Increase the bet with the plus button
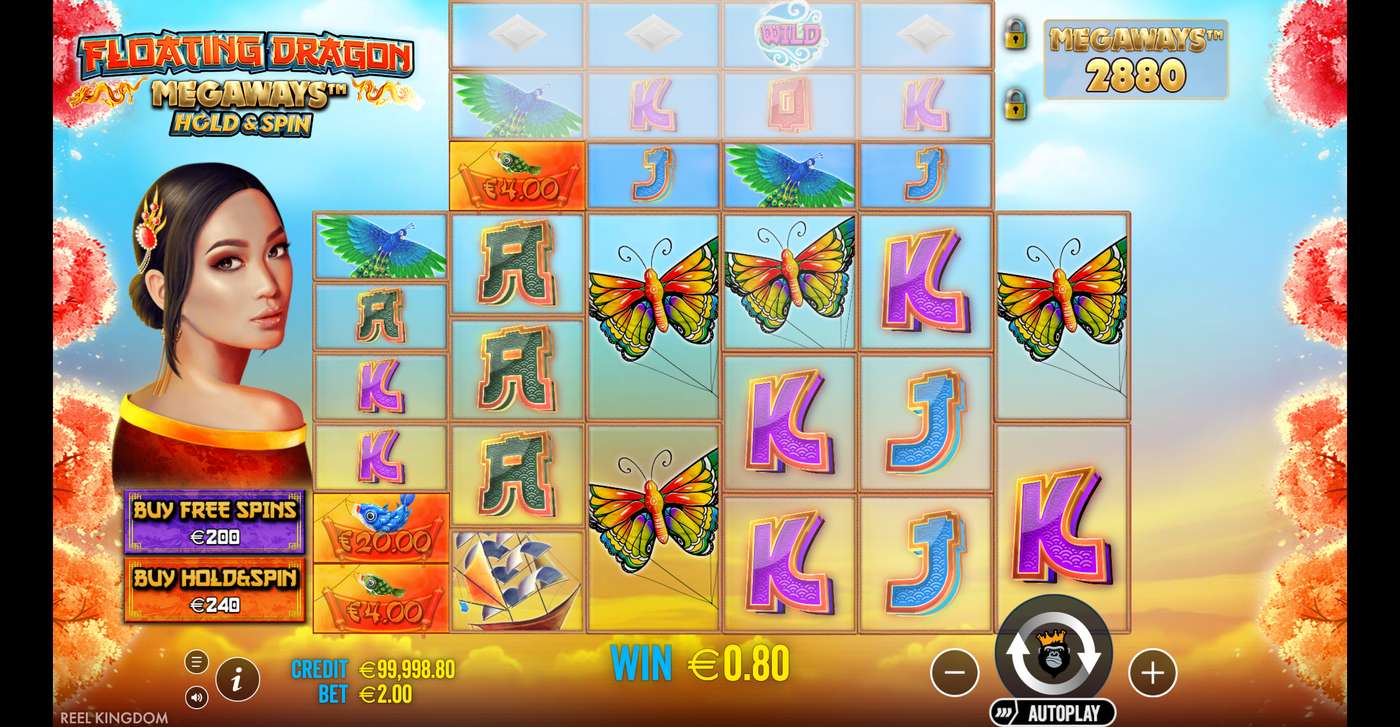1400x727 pixels. (x=1152, y=674)
